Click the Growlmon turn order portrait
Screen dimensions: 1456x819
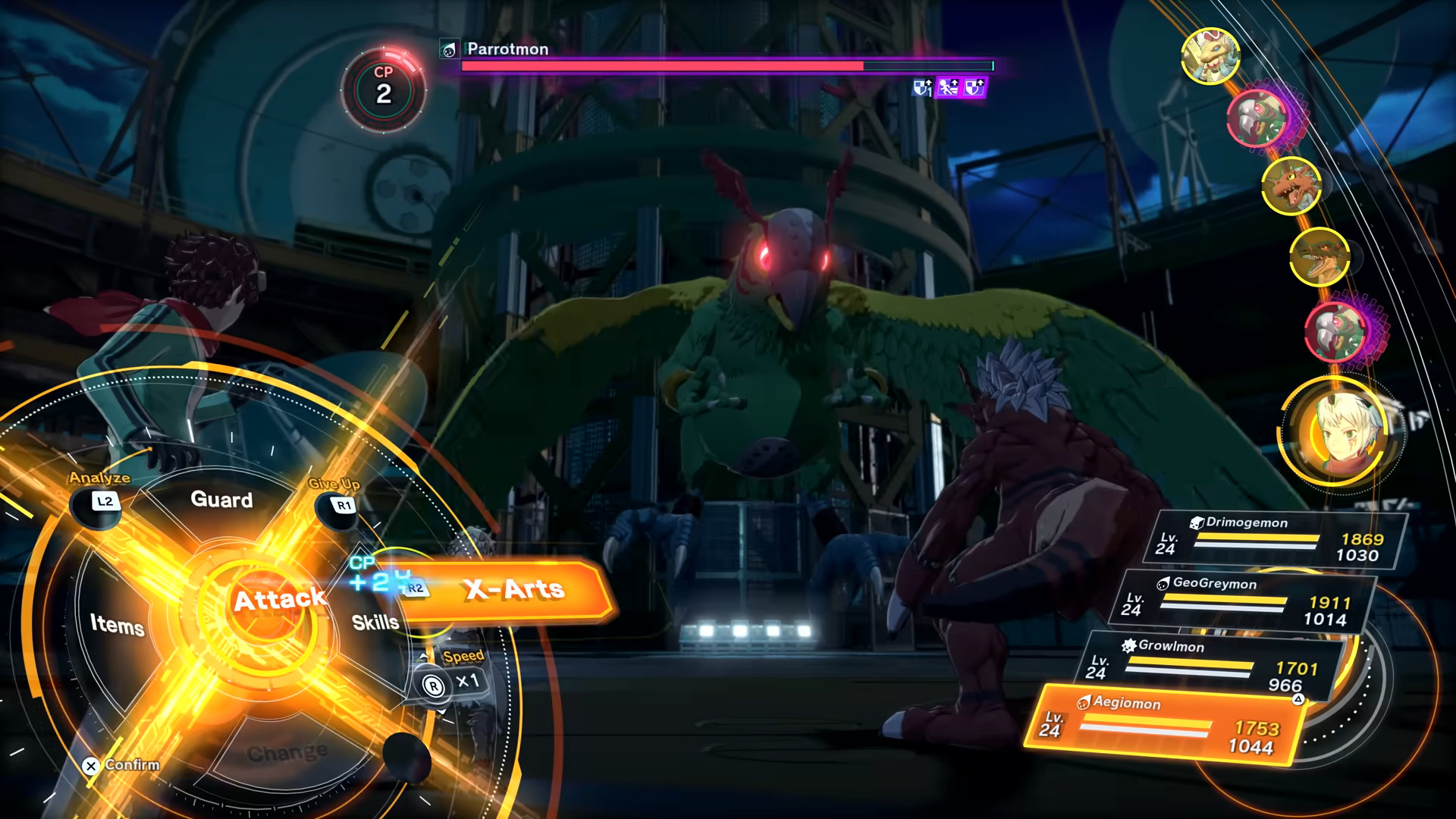1291,186
